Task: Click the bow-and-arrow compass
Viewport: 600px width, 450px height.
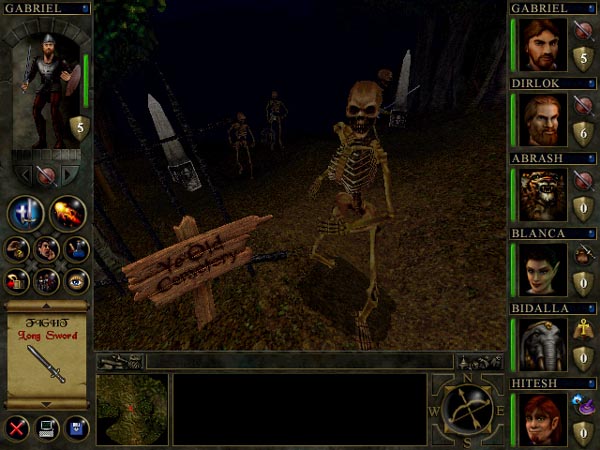Action: (x=468, y=411)
